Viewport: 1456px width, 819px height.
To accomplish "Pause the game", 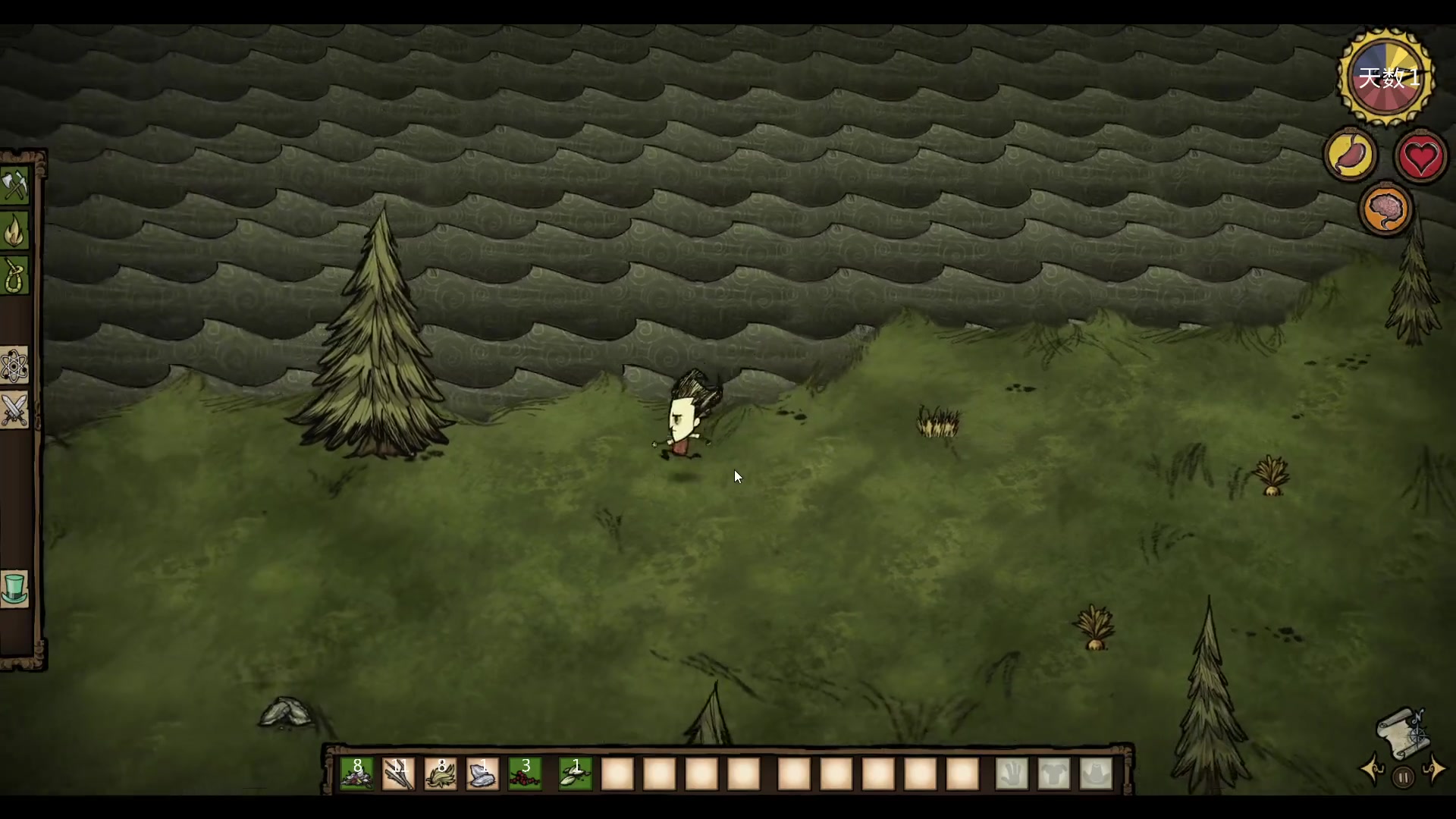I will (1403, 777).
